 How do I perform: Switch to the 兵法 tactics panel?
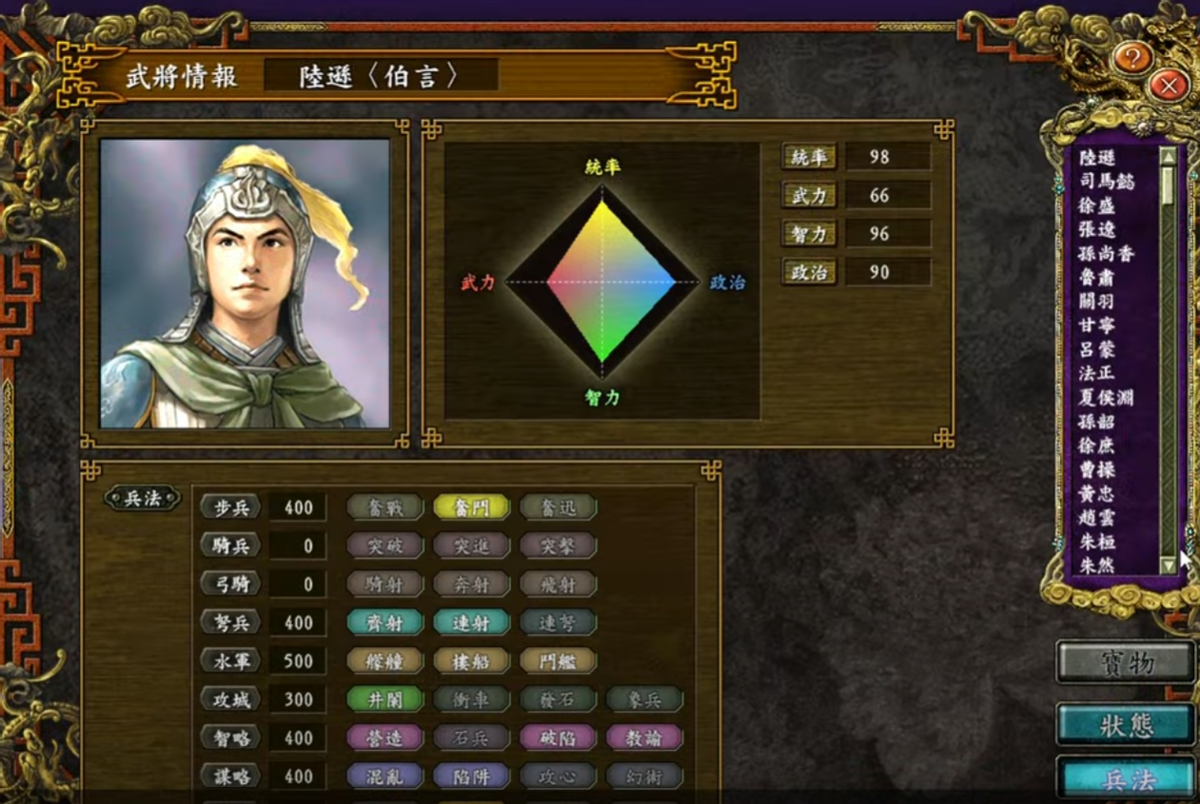[1125, 780]
